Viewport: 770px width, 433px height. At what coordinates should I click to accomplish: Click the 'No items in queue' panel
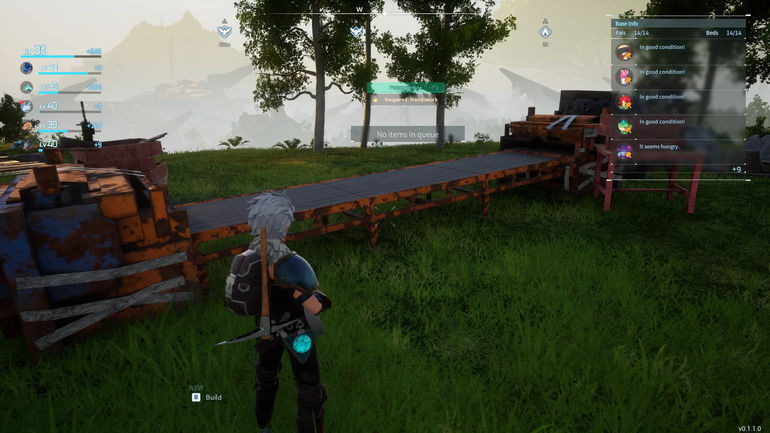[x=407, y=134]
